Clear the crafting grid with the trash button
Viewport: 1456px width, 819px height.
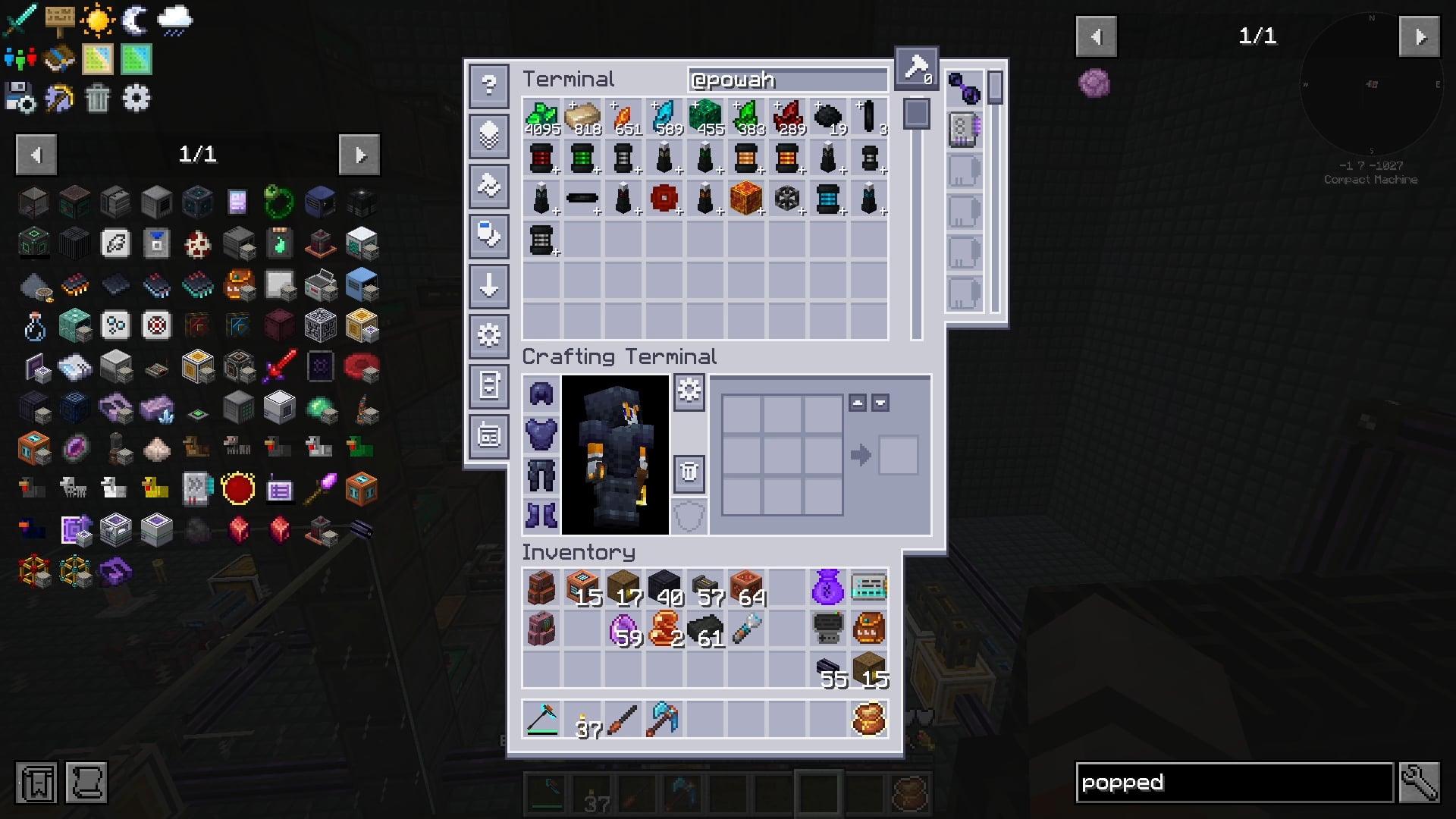(689, 472)
